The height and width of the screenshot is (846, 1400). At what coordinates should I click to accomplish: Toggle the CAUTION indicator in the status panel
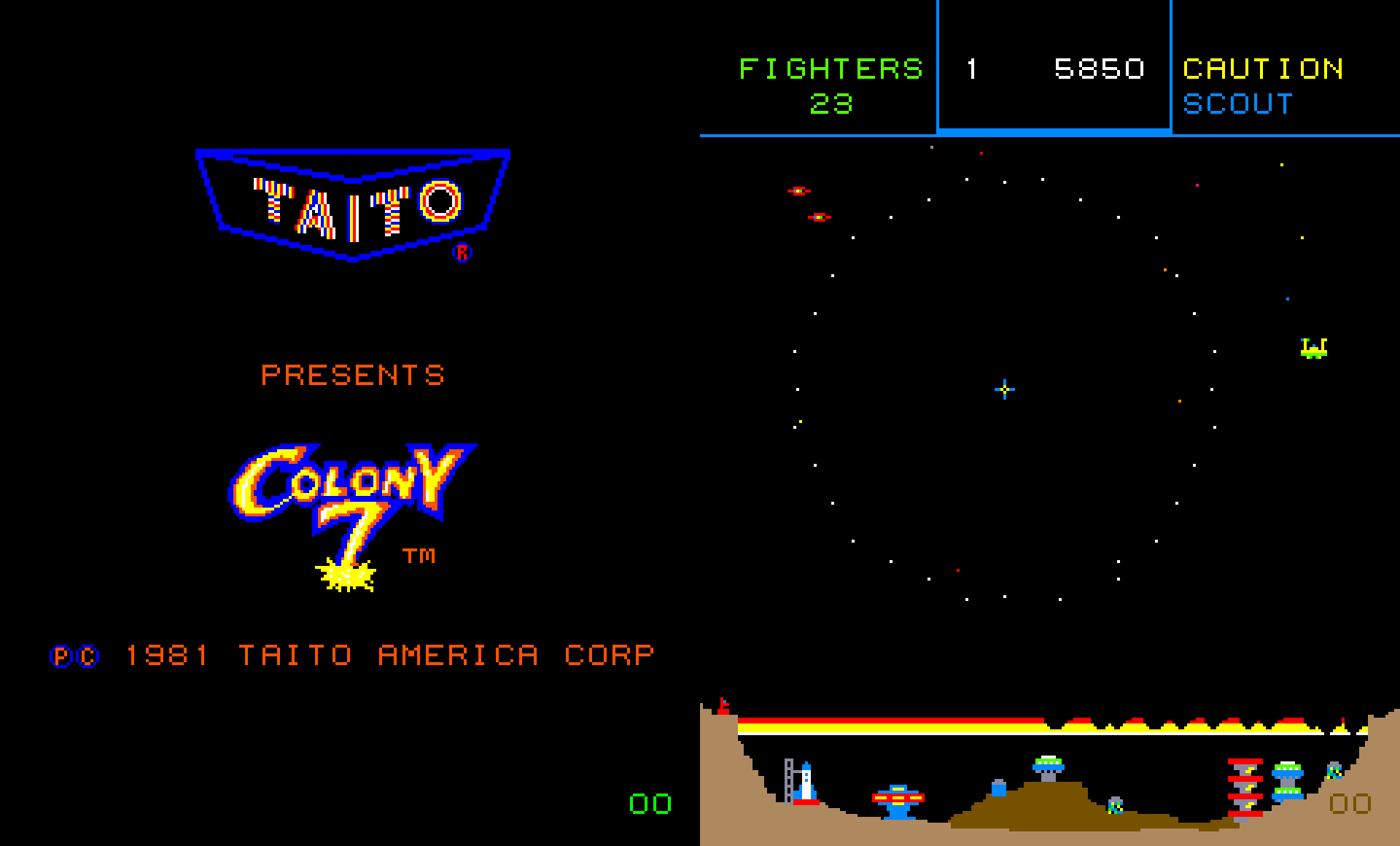1261,69
